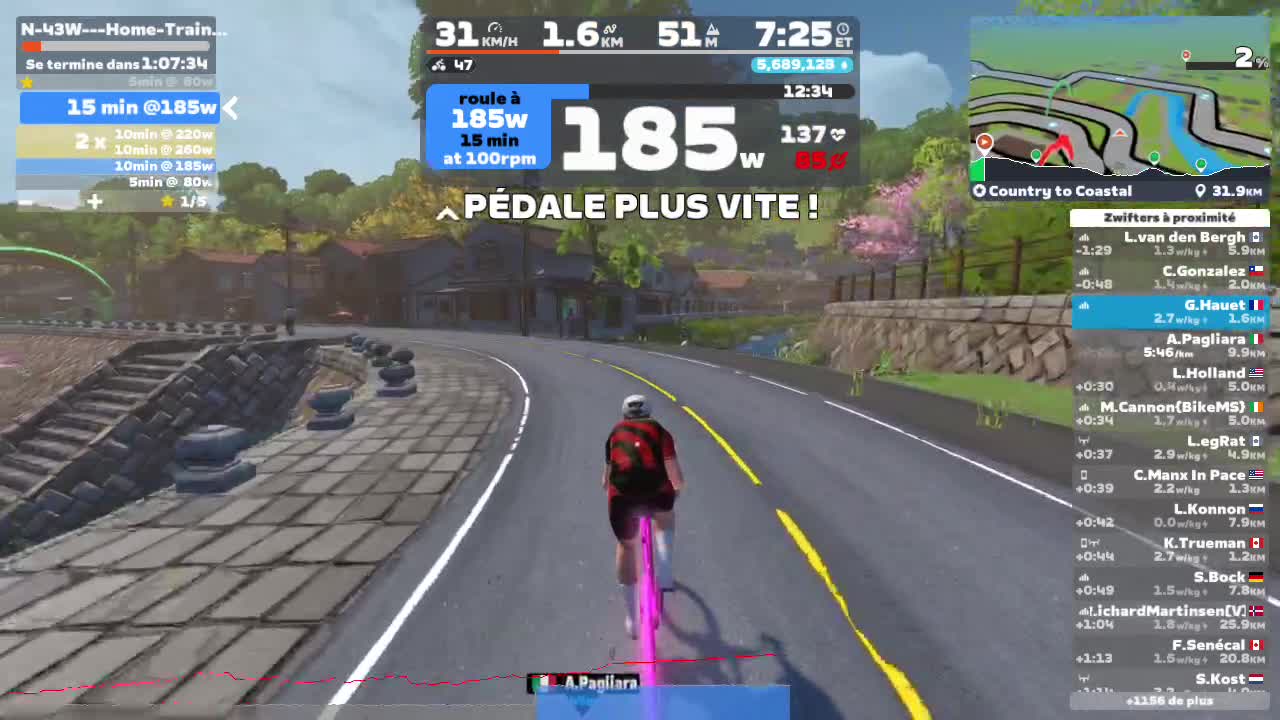This screenshot has height=720, width=1280.
Task: Select G.Hauet in the riders list
Action: tap(1170, 310)
